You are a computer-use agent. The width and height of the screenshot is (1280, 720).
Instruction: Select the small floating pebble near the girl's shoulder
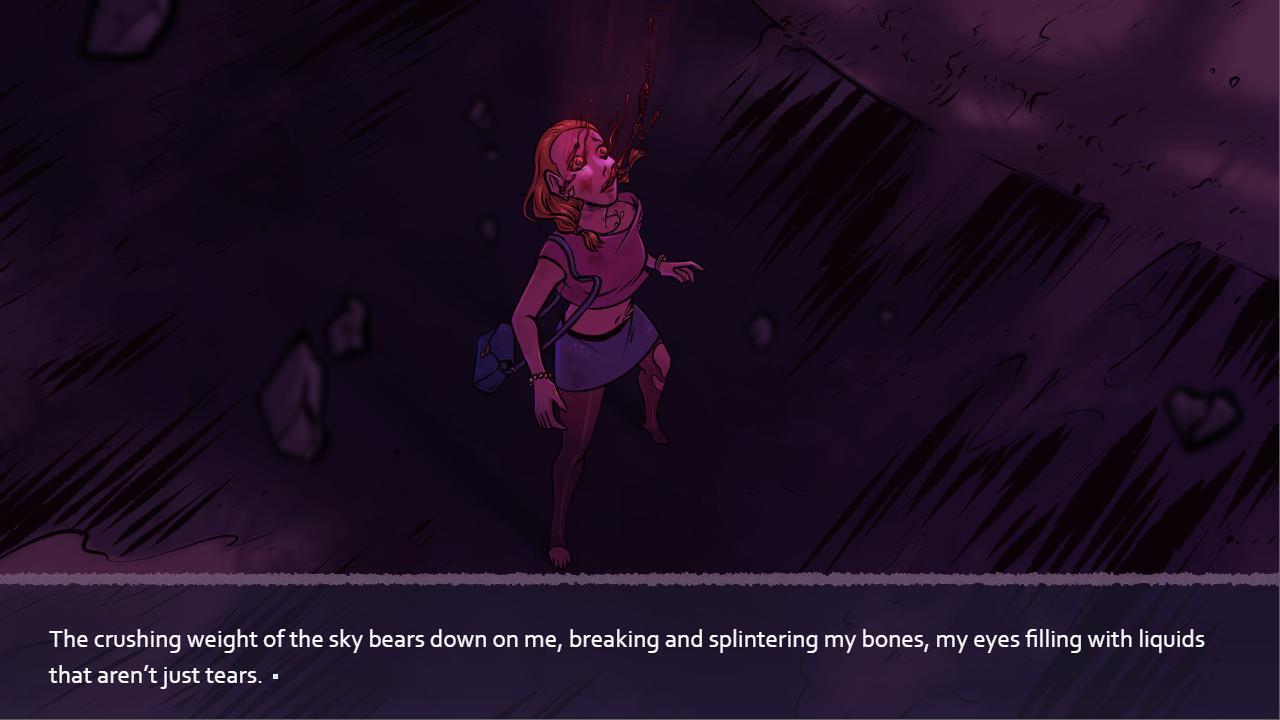760,330
